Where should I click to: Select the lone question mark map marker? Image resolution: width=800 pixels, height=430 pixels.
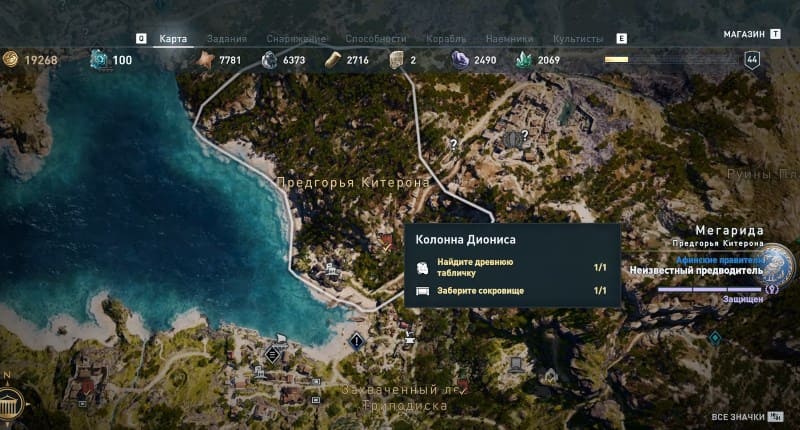[x=453, y=145]
